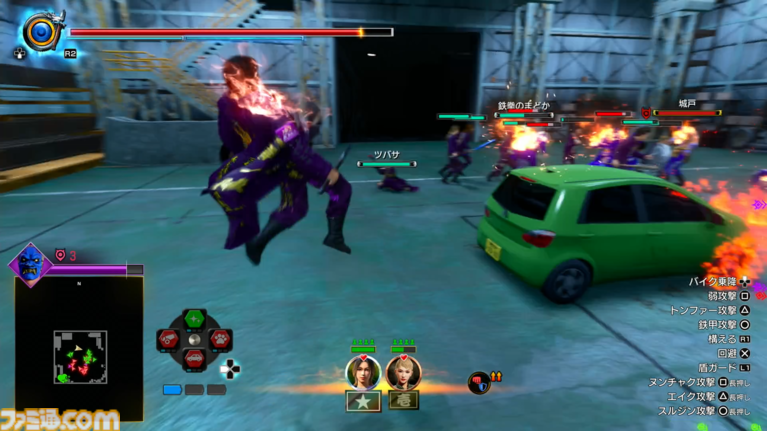Screen dimensions: 767x431
Task: Click the star squad badge
Action: 361,401
